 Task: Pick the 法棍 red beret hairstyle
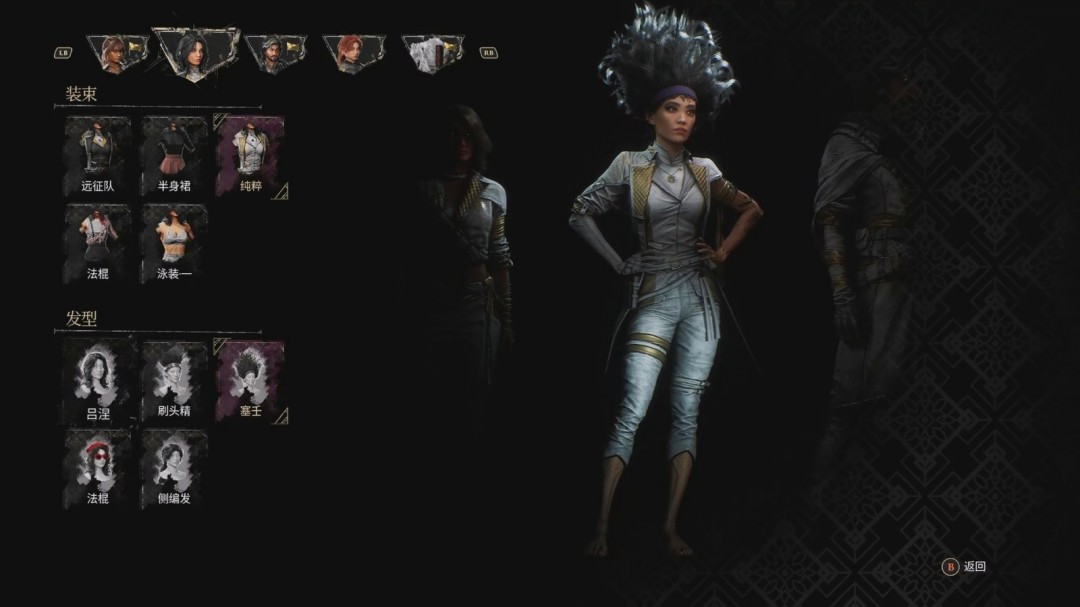point(98,468)
